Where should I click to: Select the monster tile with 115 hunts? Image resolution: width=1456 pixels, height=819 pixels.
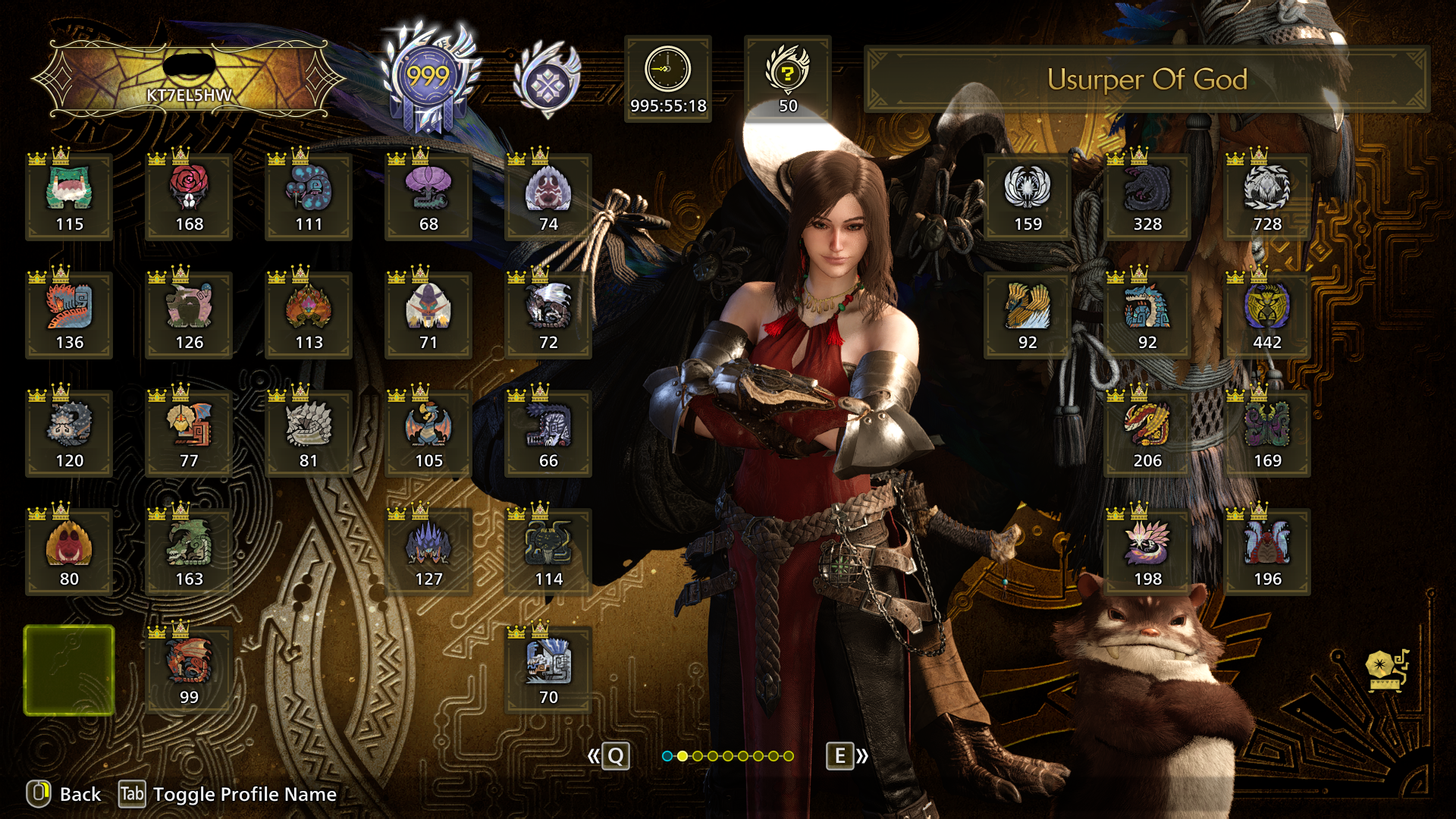[69, 197]
